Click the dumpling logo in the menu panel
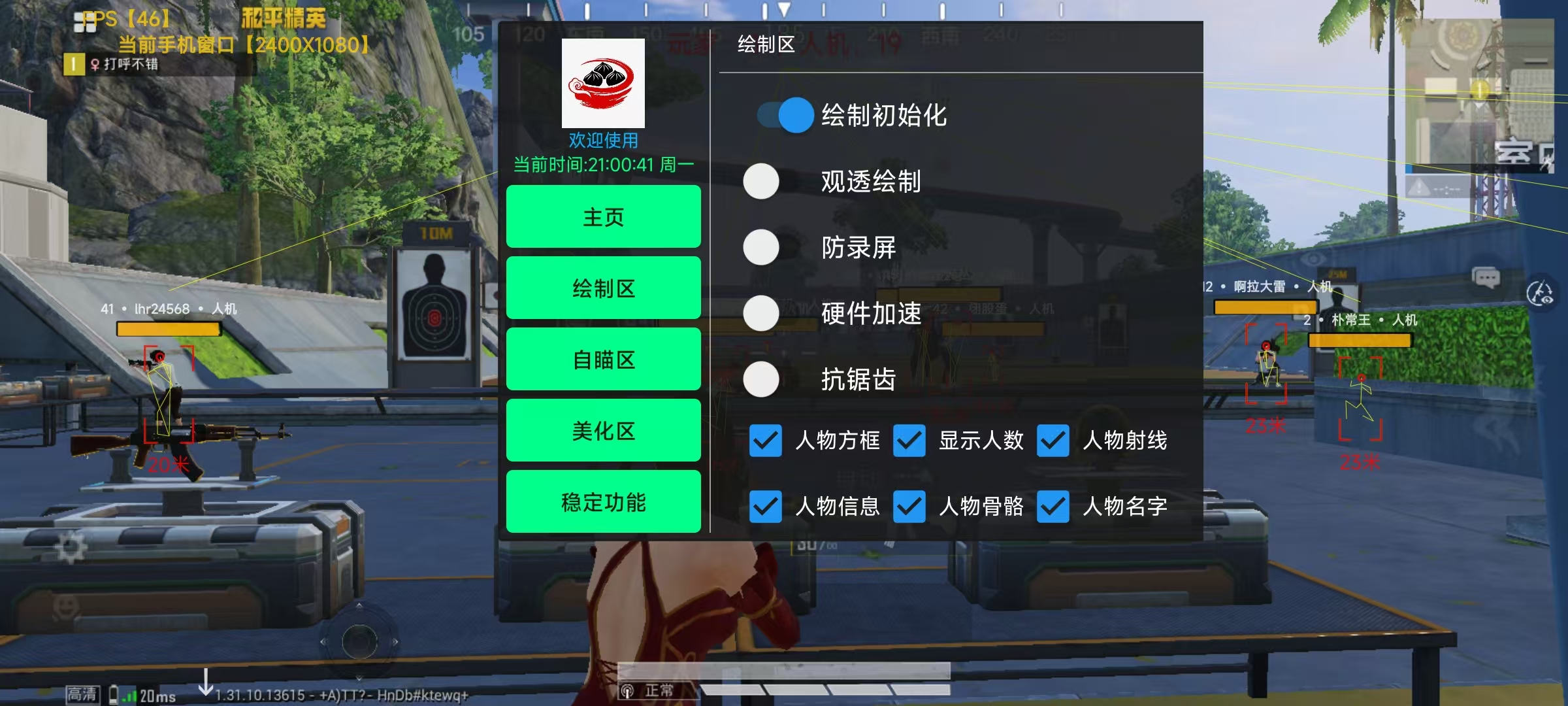 [x=602, y=83]
